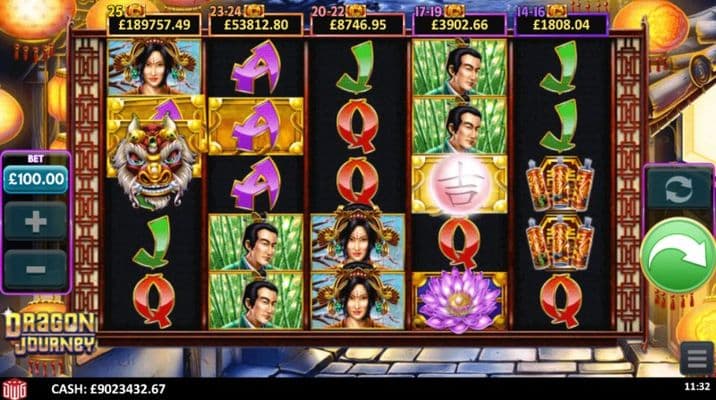Open the hamburger menu

[697, 357]
